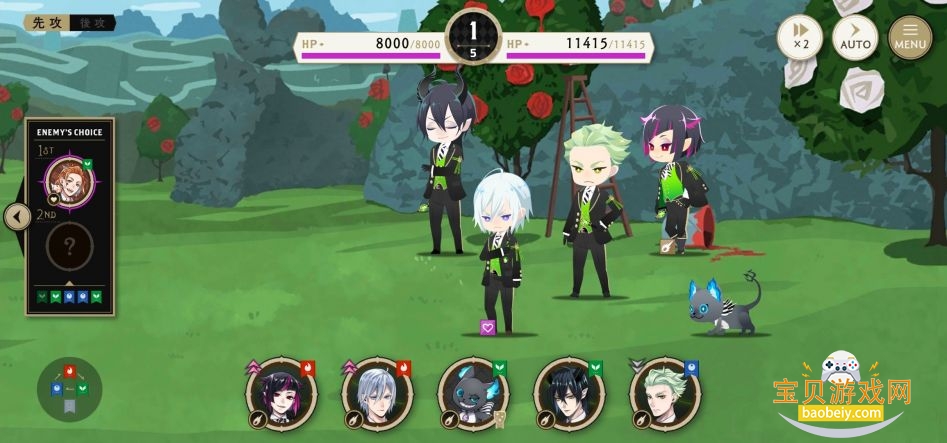The image size is (947, 443).
Task: Enable AUTO battle mode
Action: tap(855, 37)
